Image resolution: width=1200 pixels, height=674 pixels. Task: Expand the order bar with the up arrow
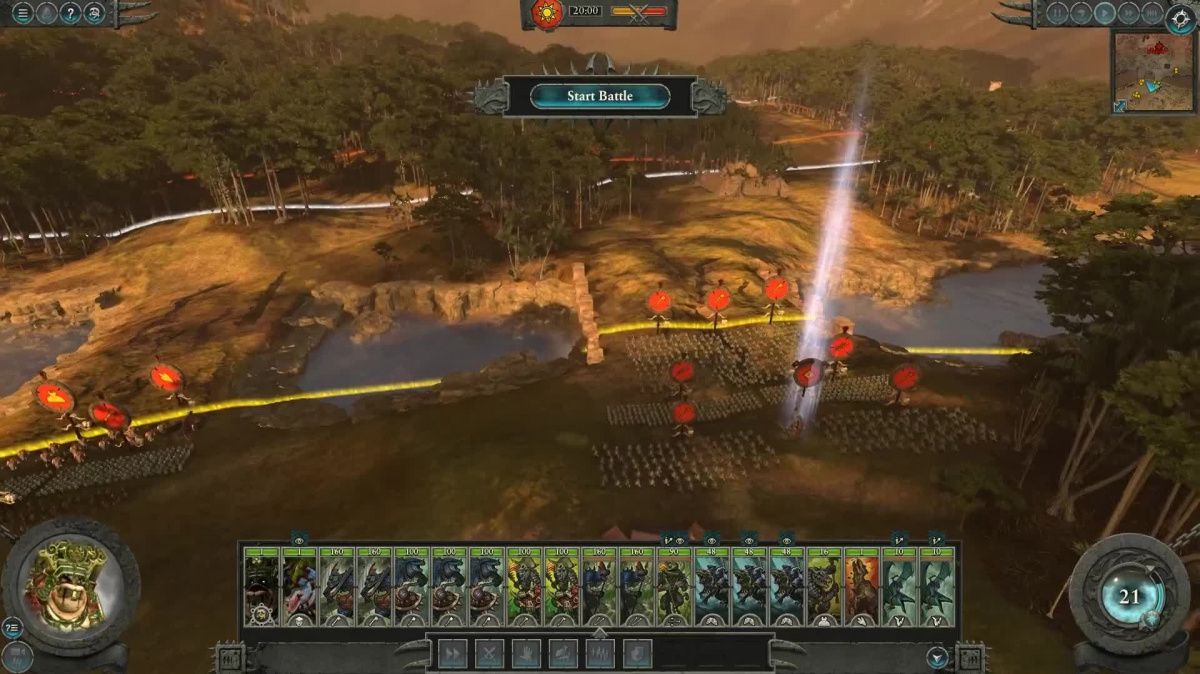tap(599, 632)
